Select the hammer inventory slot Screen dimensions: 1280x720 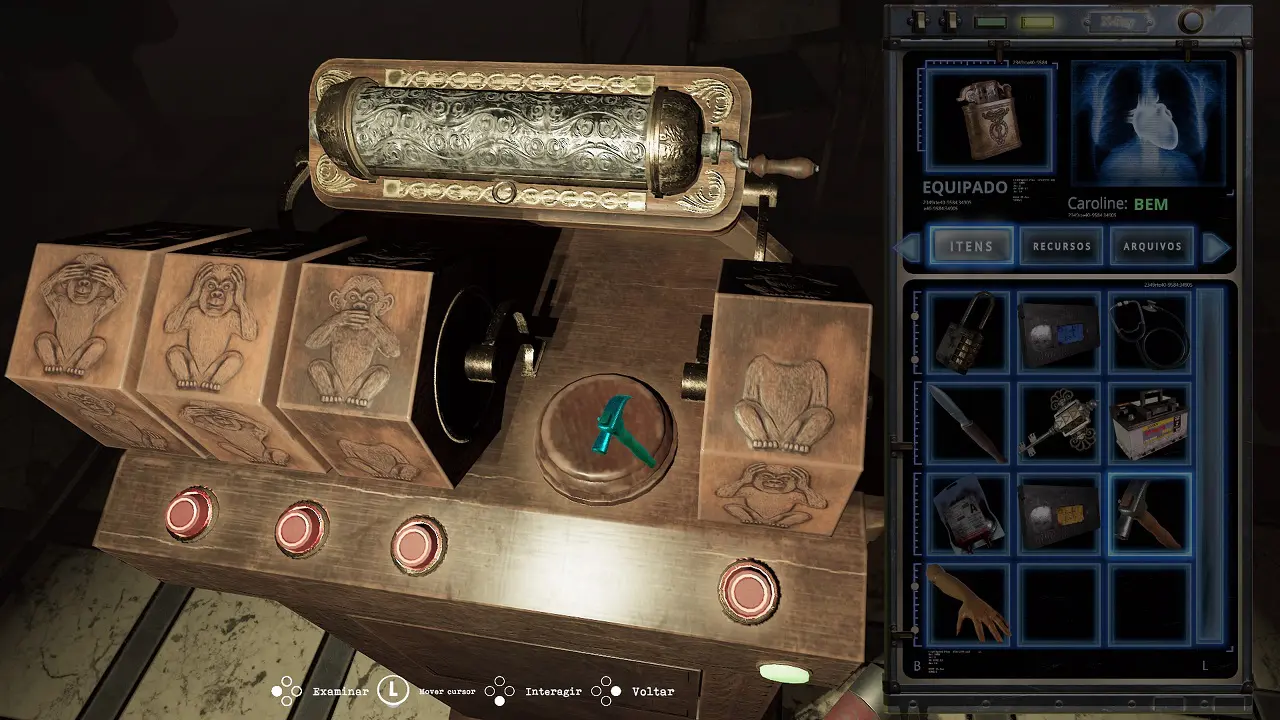(1150, 513)
